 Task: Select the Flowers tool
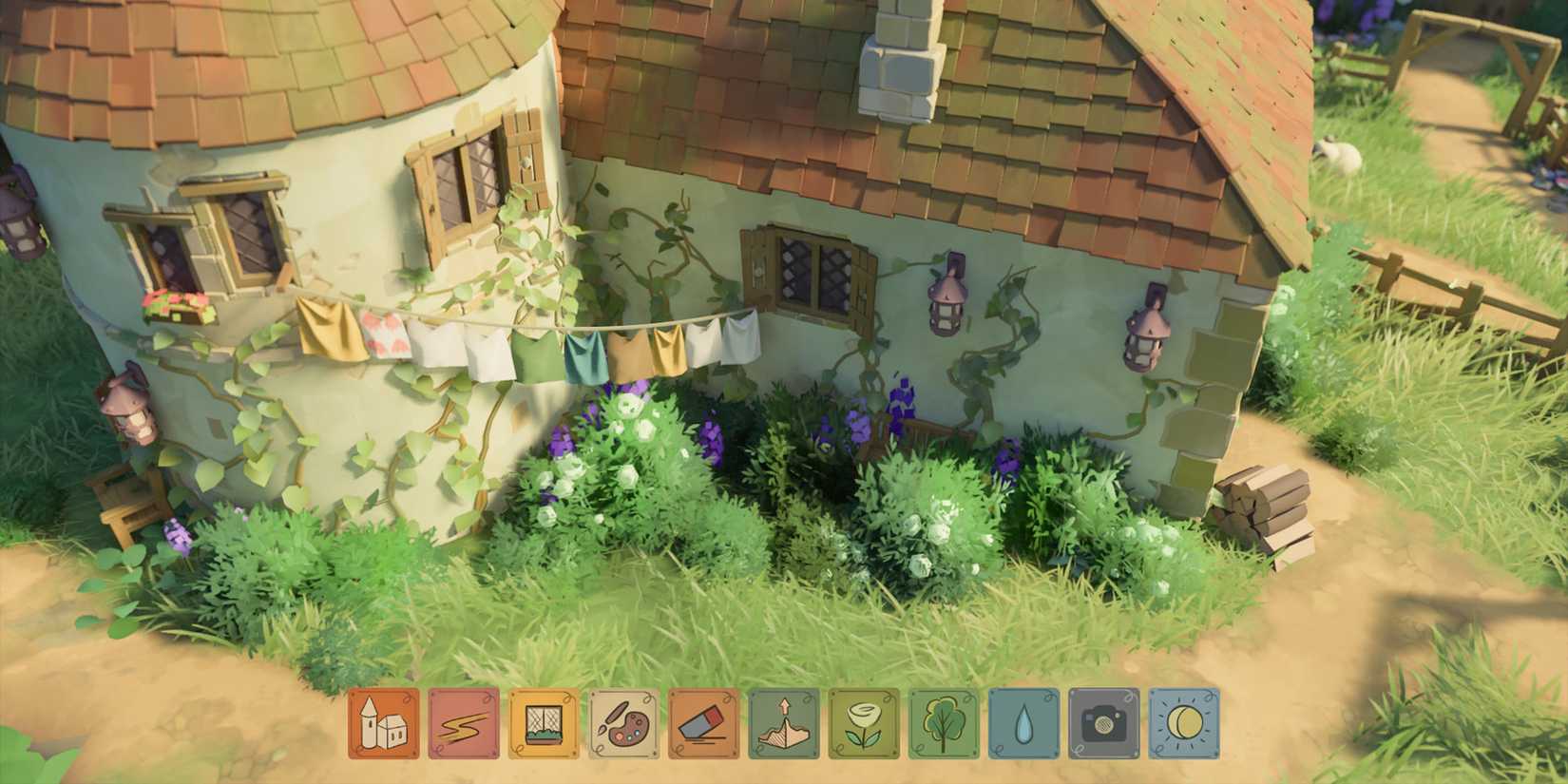[x=864, y=722]
